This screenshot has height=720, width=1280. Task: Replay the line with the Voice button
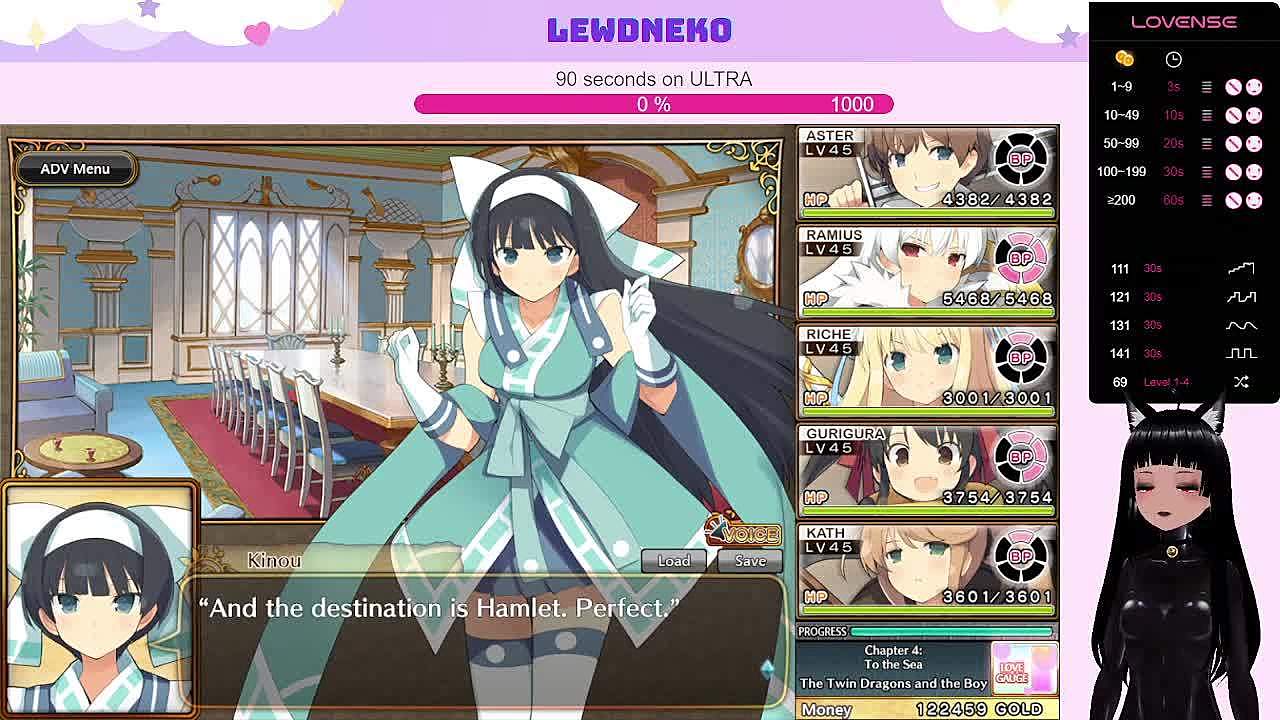744,533
